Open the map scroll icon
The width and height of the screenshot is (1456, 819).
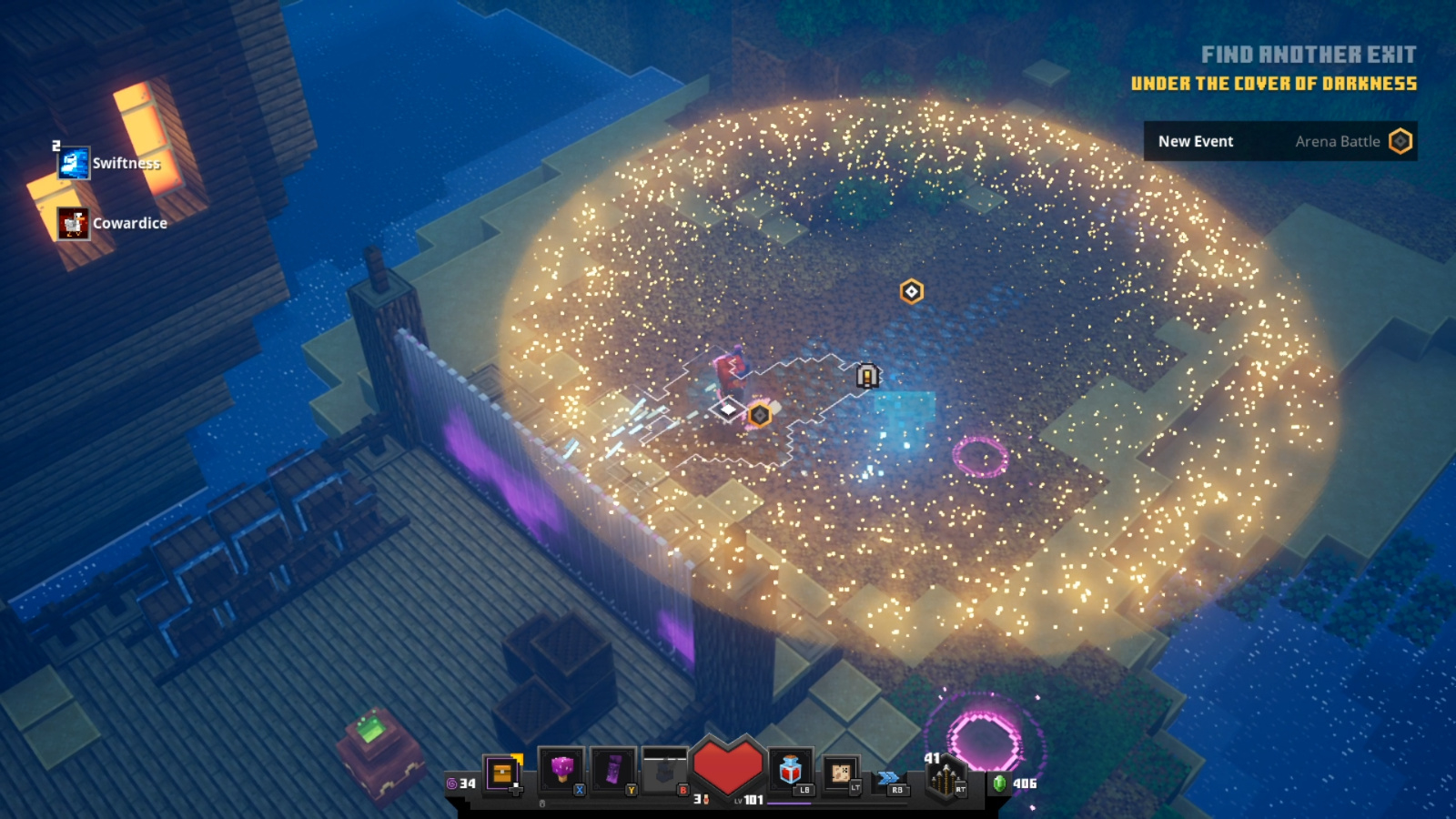(841, 773)
